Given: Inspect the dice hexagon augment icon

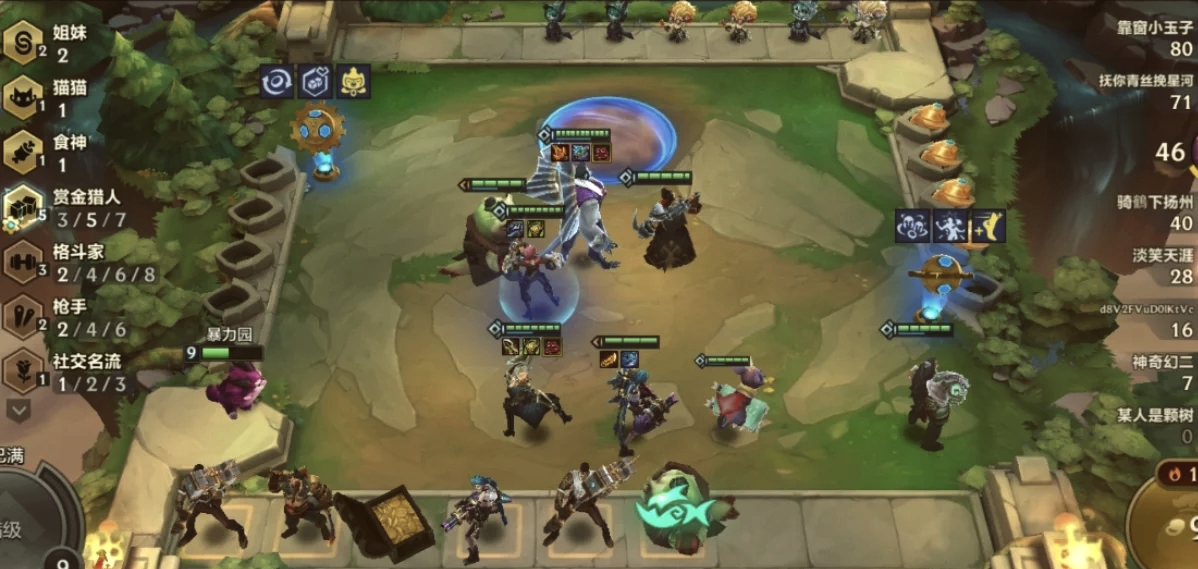Looking at the screenshot, I should tap(316, 82).
